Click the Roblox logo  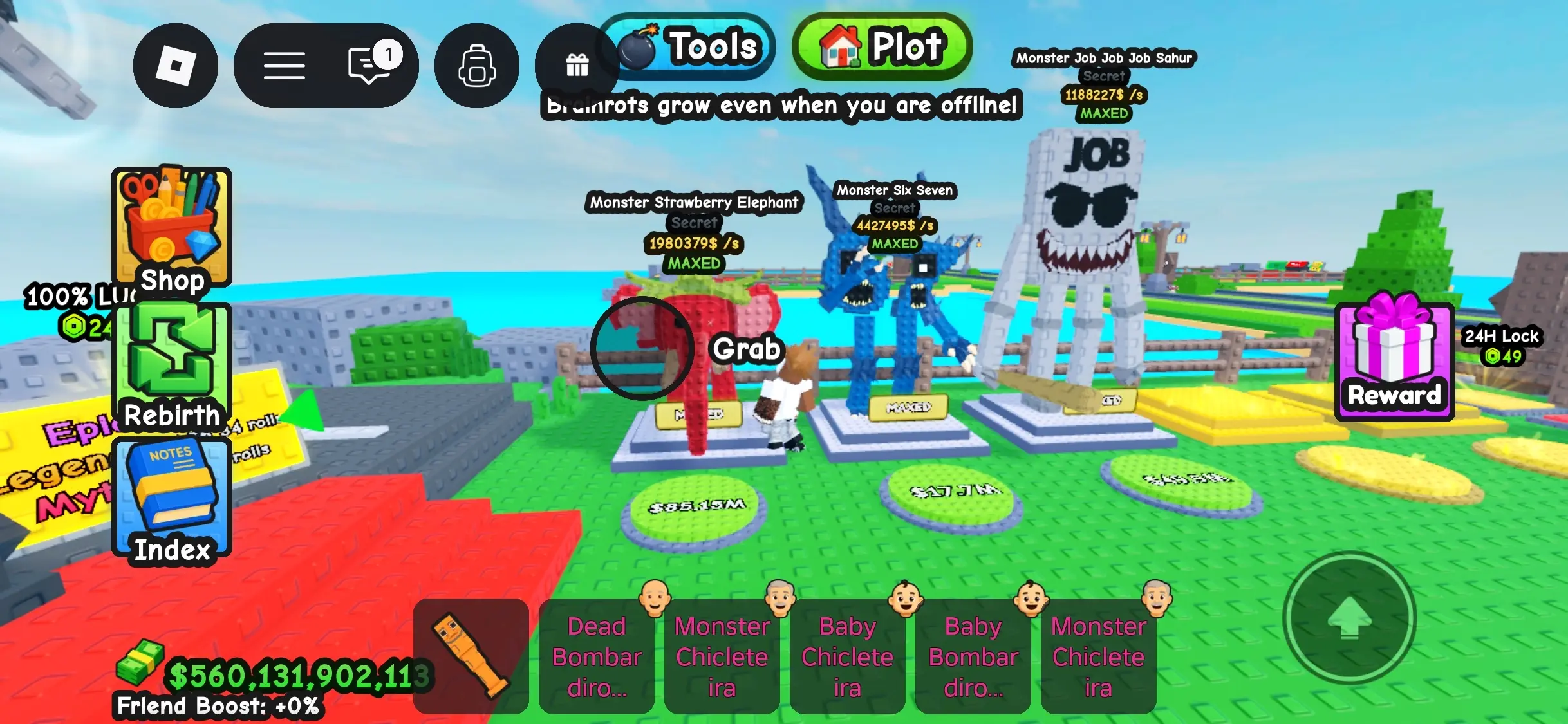(175, 66)
